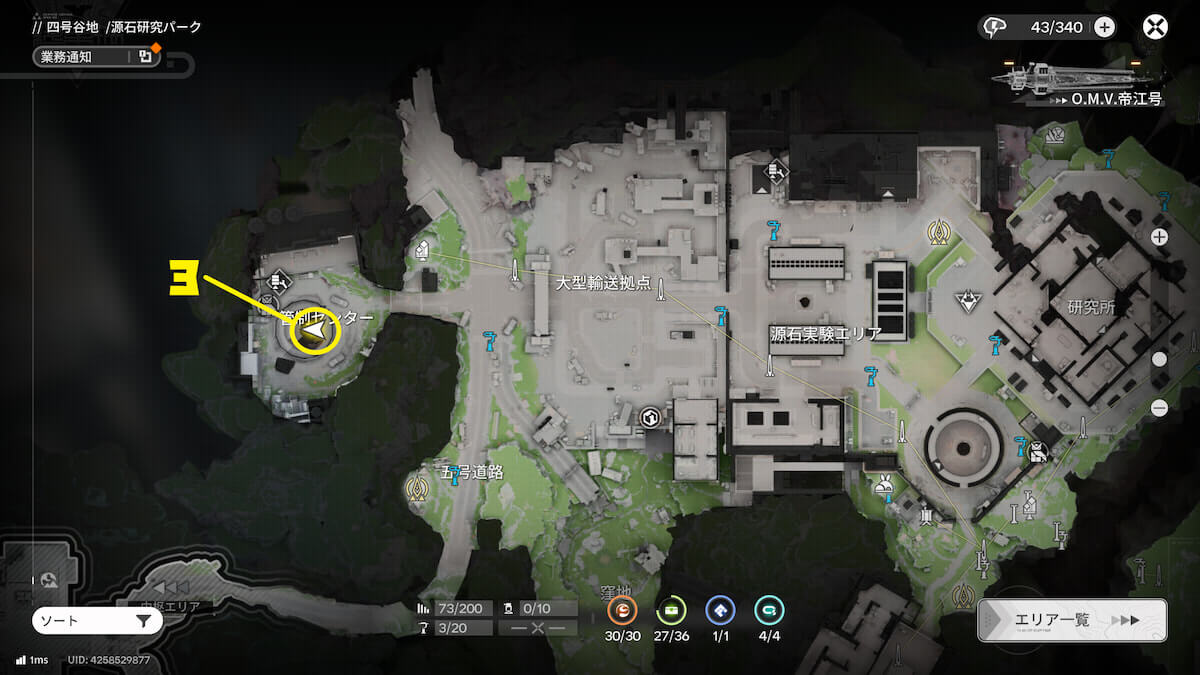Select the orange 30/30 collectible tracker icon

pos(623,610)
